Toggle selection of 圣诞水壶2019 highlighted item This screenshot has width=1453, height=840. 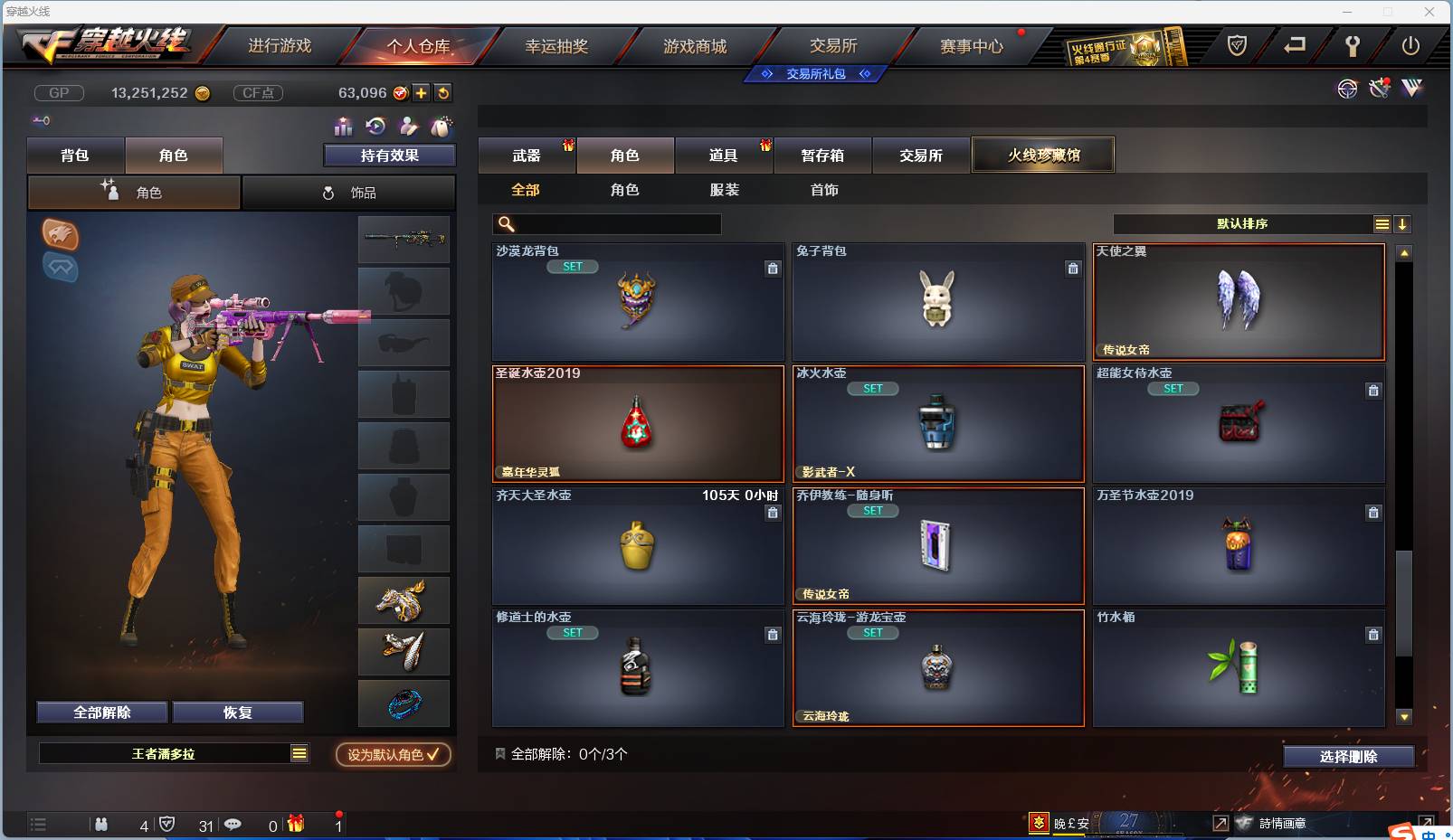638,423
